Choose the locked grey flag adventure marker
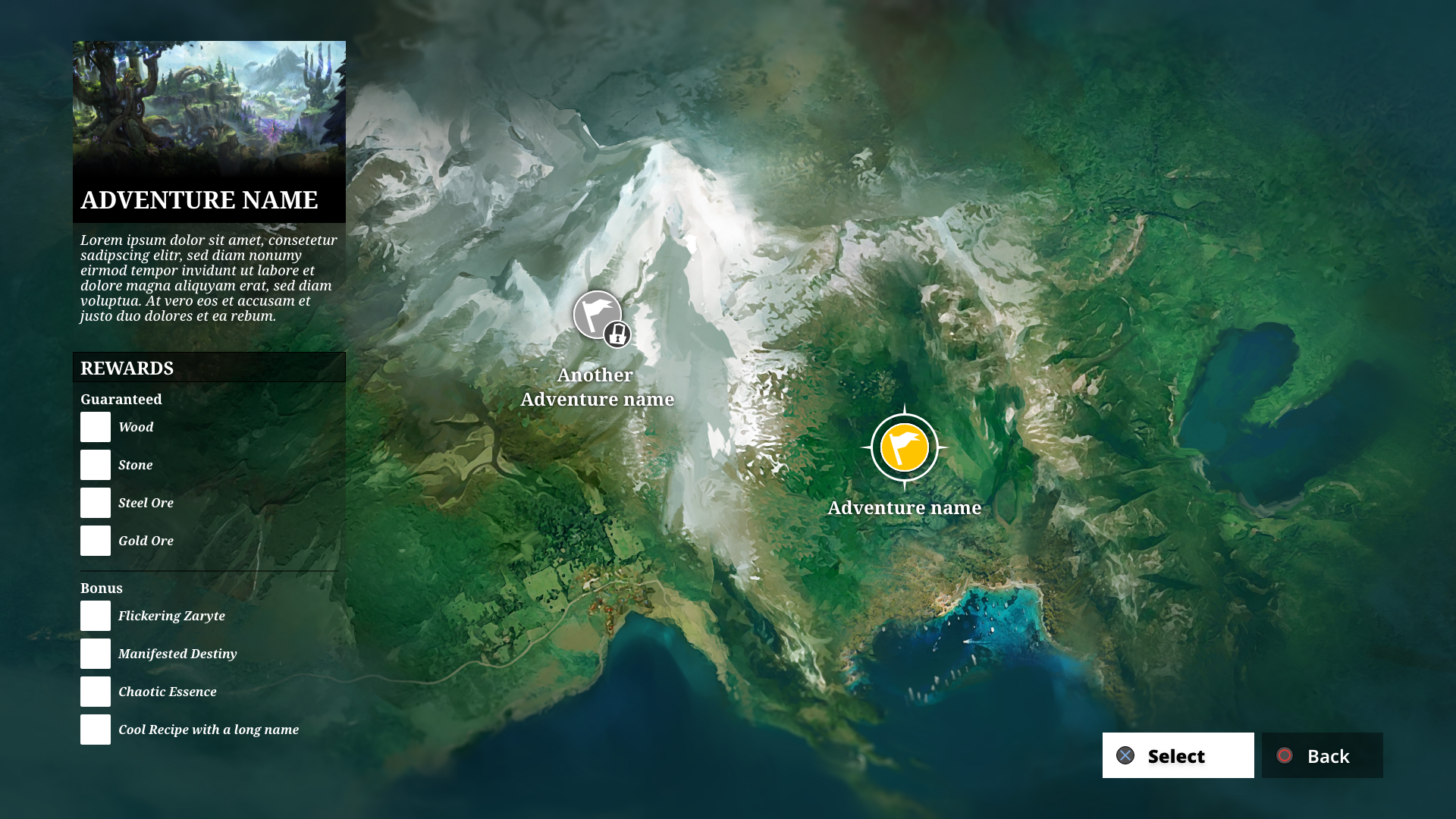The width and height of the screenshot is (1456, 819). point(598,315)
